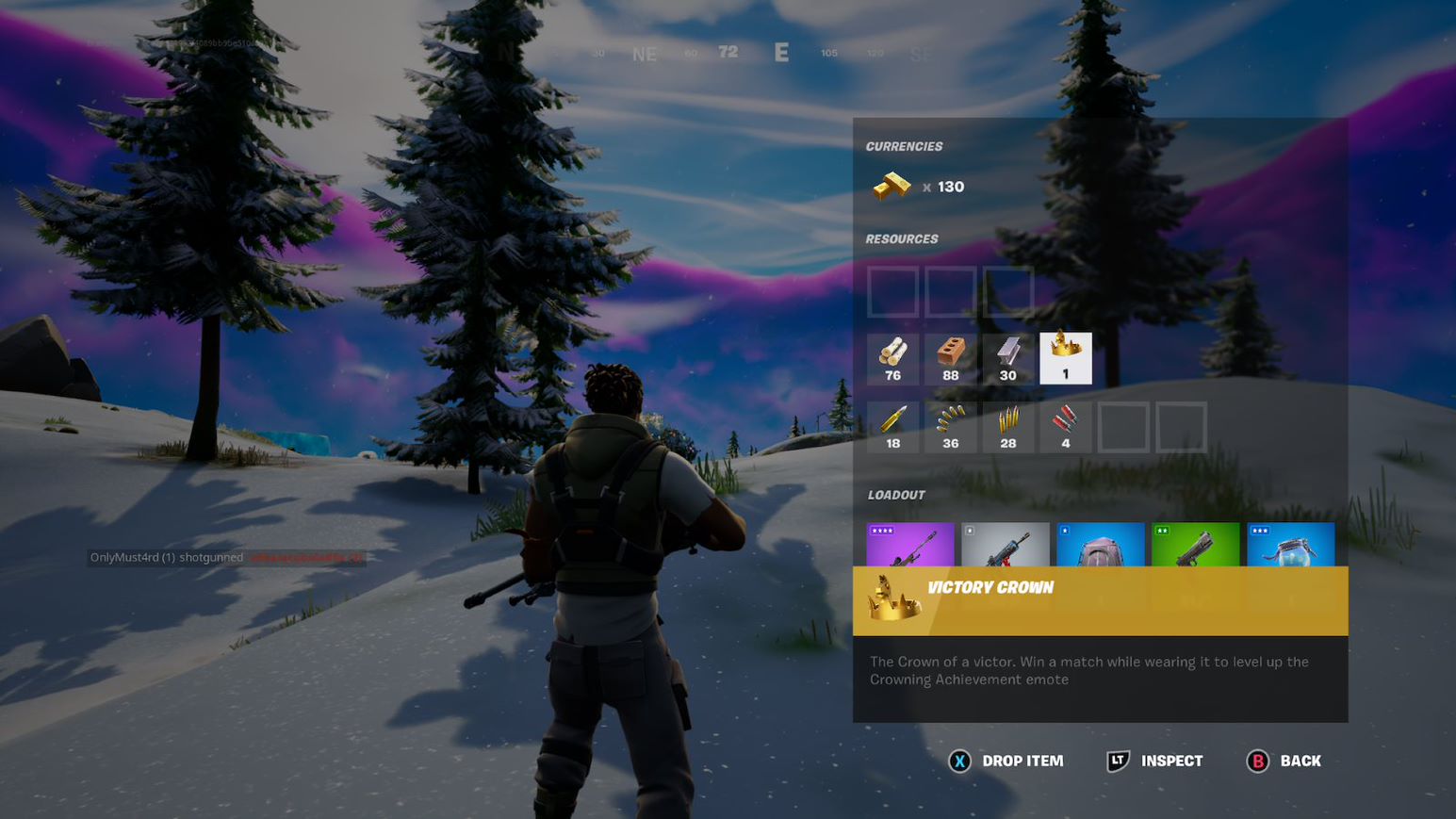This screenshot has height=819, width=1456.
Task: Select the Victory Crown inventory slot
Action: (x=1065, y=358)
